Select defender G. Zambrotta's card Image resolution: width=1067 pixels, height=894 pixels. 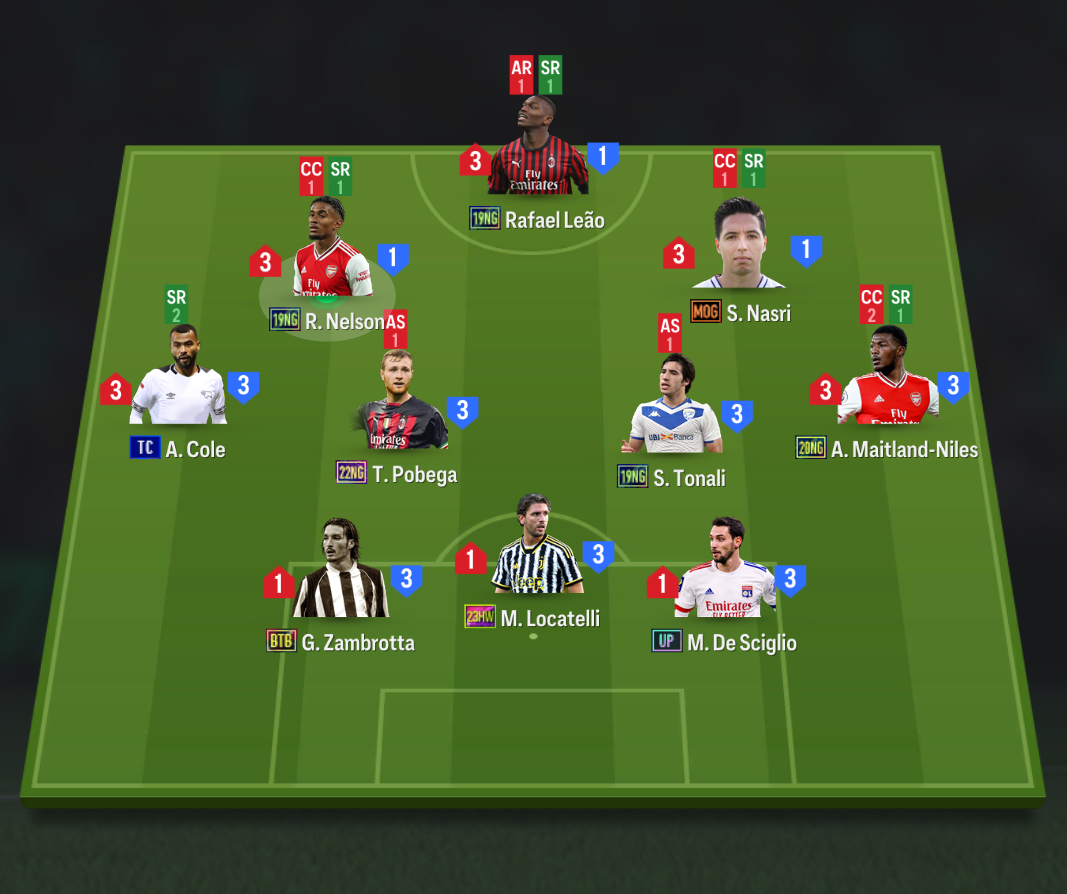[340, 573]
